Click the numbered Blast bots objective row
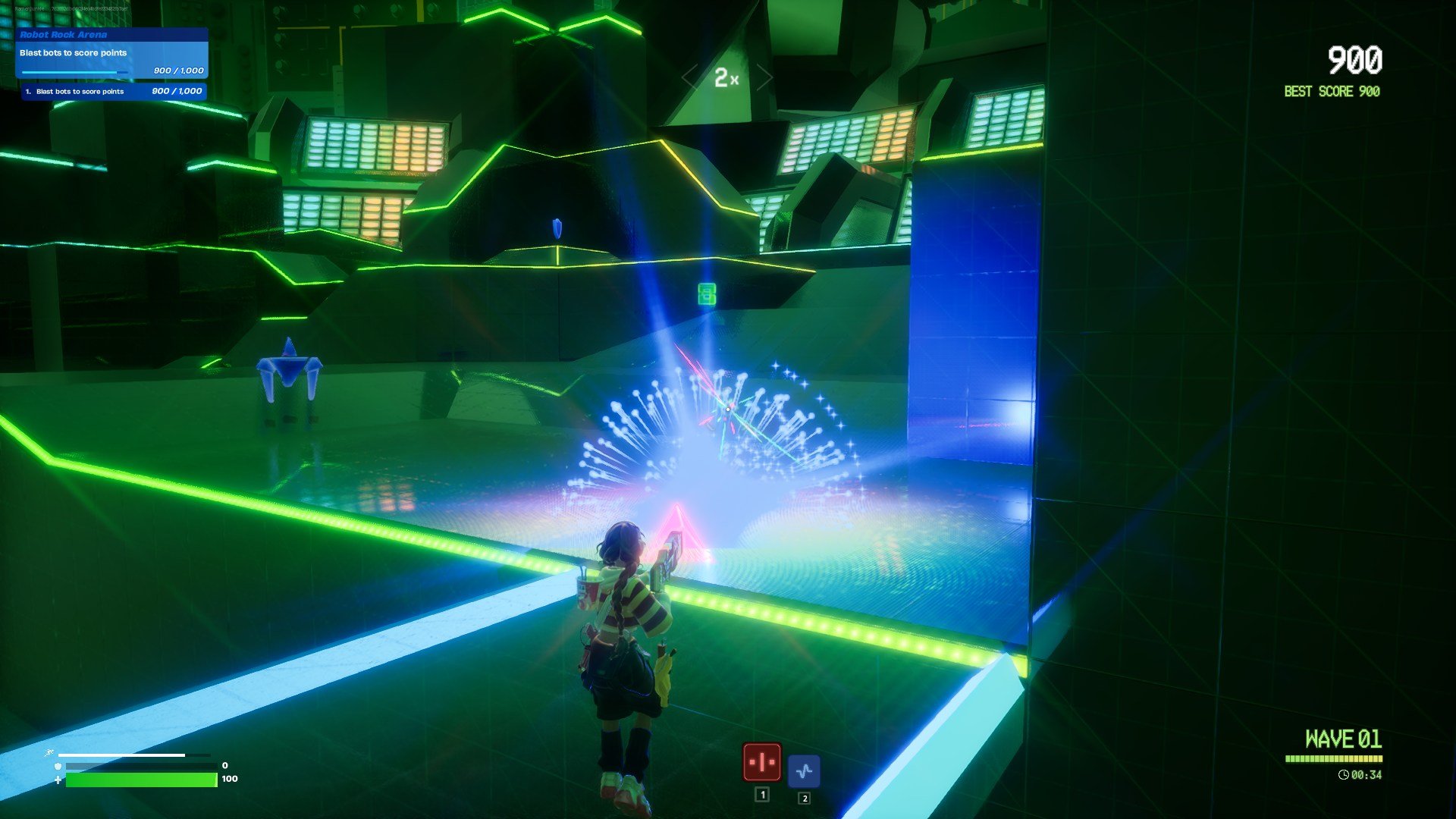 114,92
